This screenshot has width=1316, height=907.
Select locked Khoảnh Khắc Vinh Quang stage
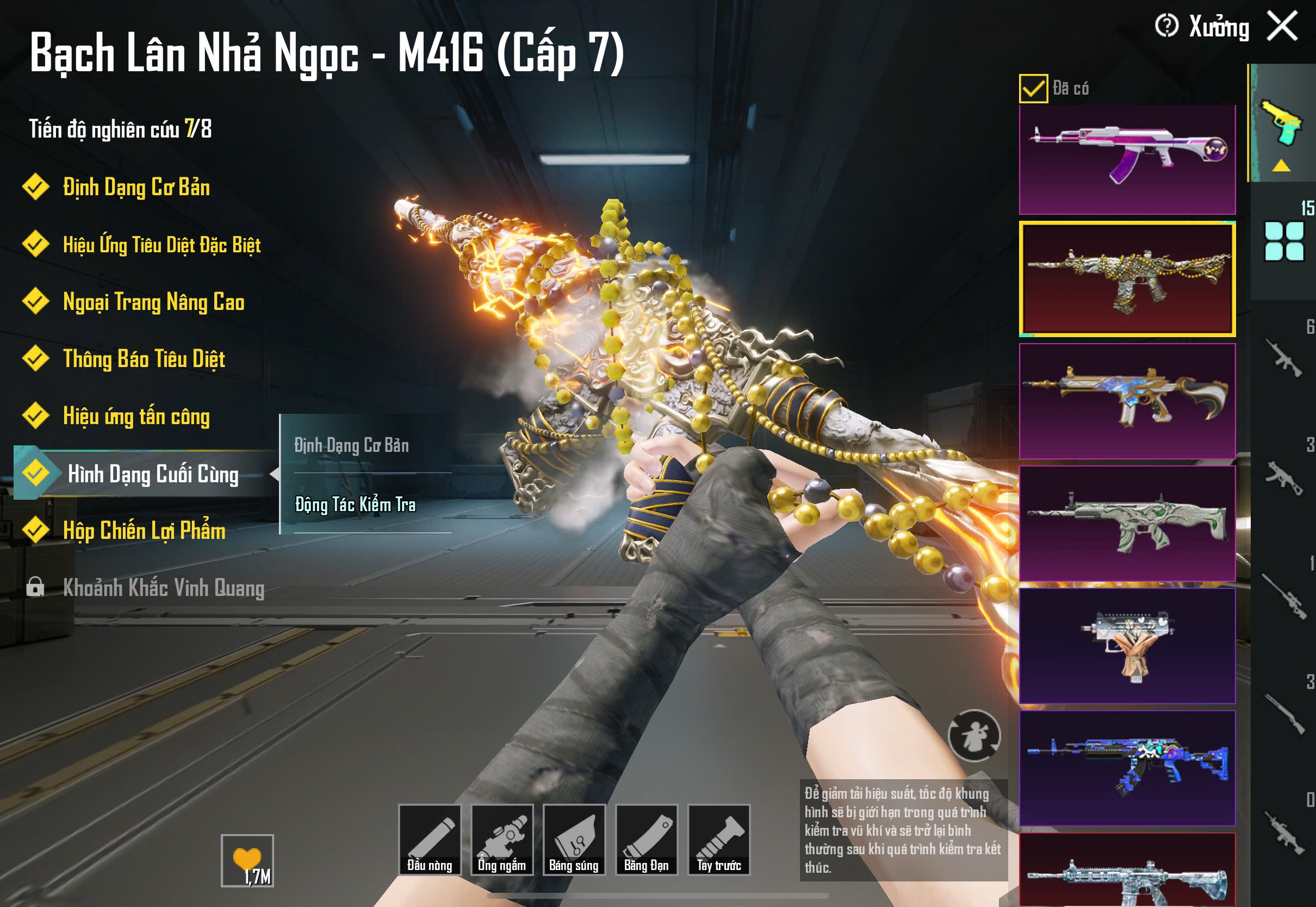[x=163, y=588]
